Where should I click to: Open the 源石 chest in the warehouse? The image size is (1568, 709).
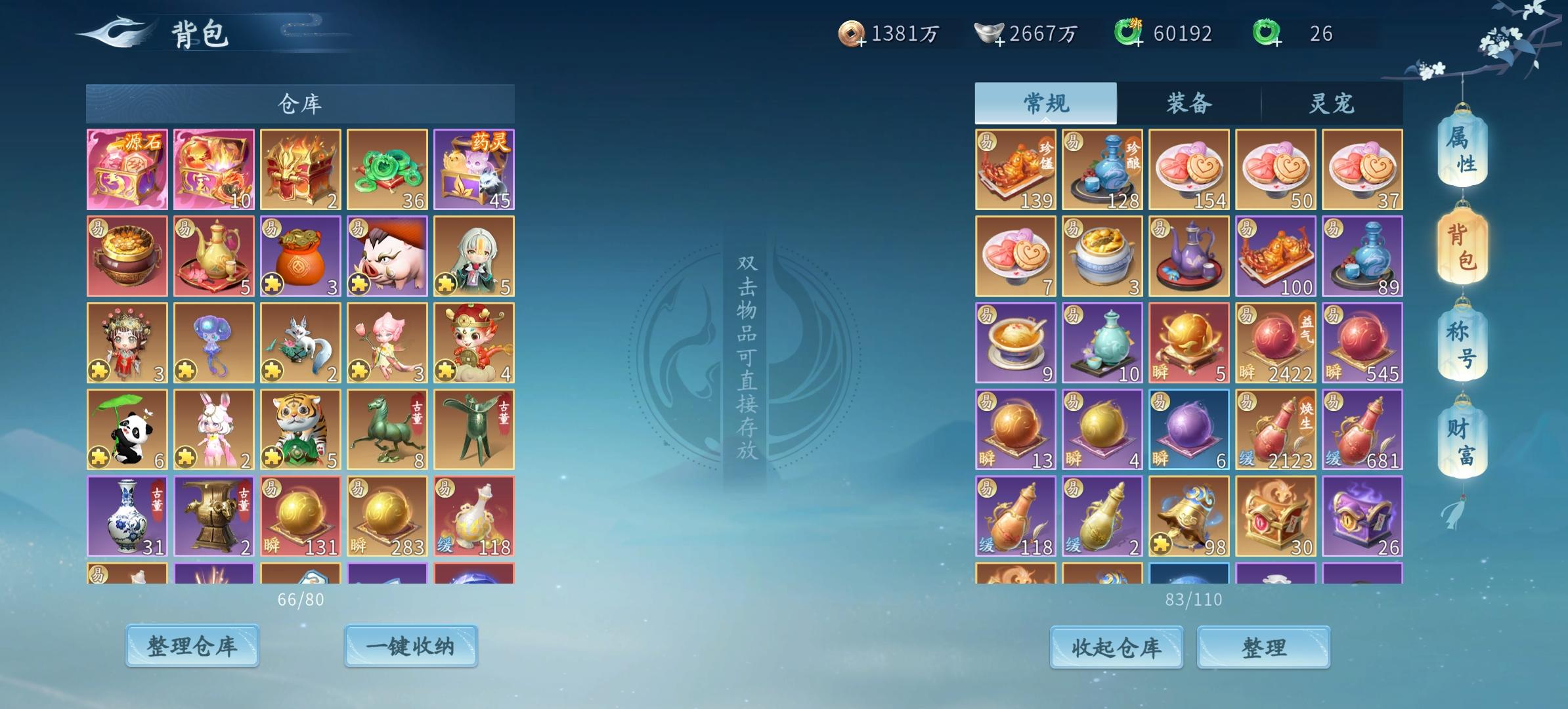127,169
